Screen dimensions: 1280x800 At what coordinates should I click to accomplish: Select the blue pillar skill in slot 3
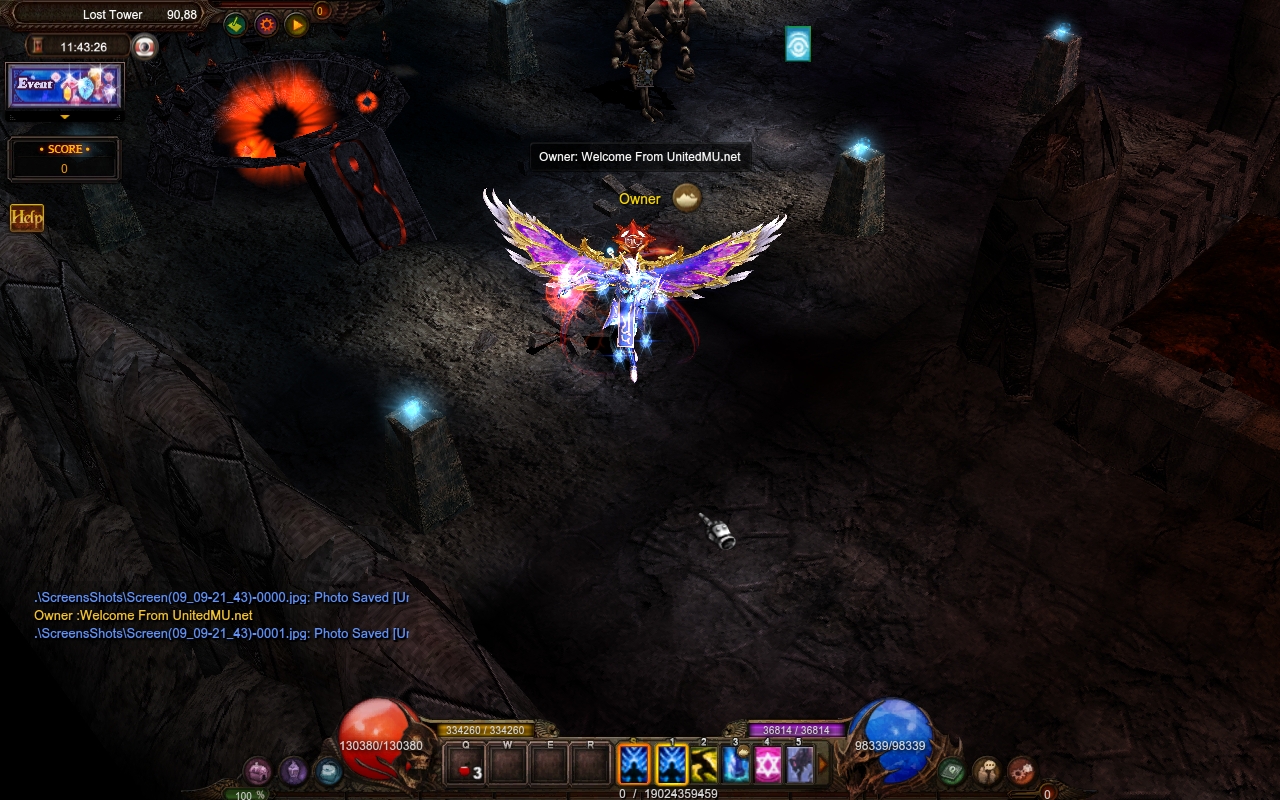point(736,766)
